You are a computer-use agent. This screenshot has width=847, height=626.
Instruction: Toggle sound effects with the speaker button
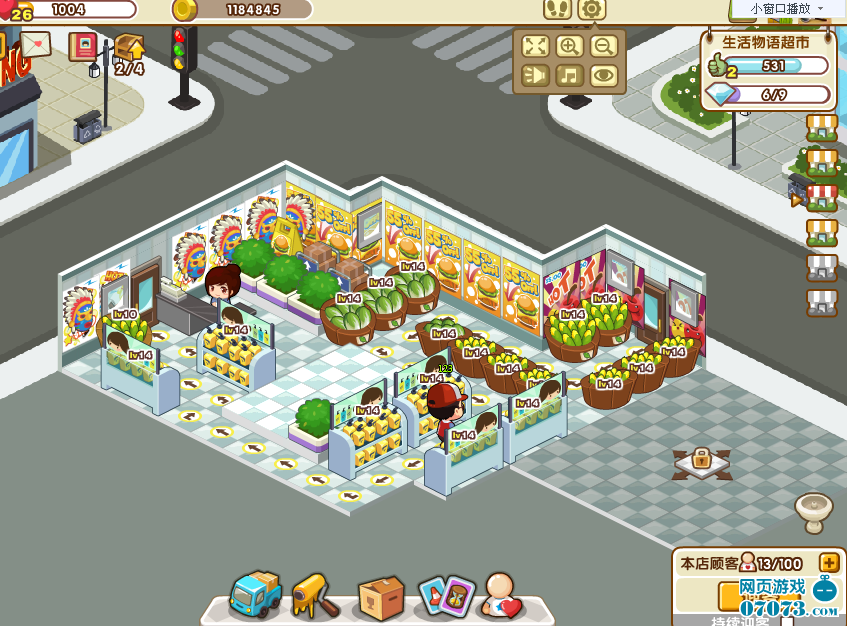tap(536, 75)
